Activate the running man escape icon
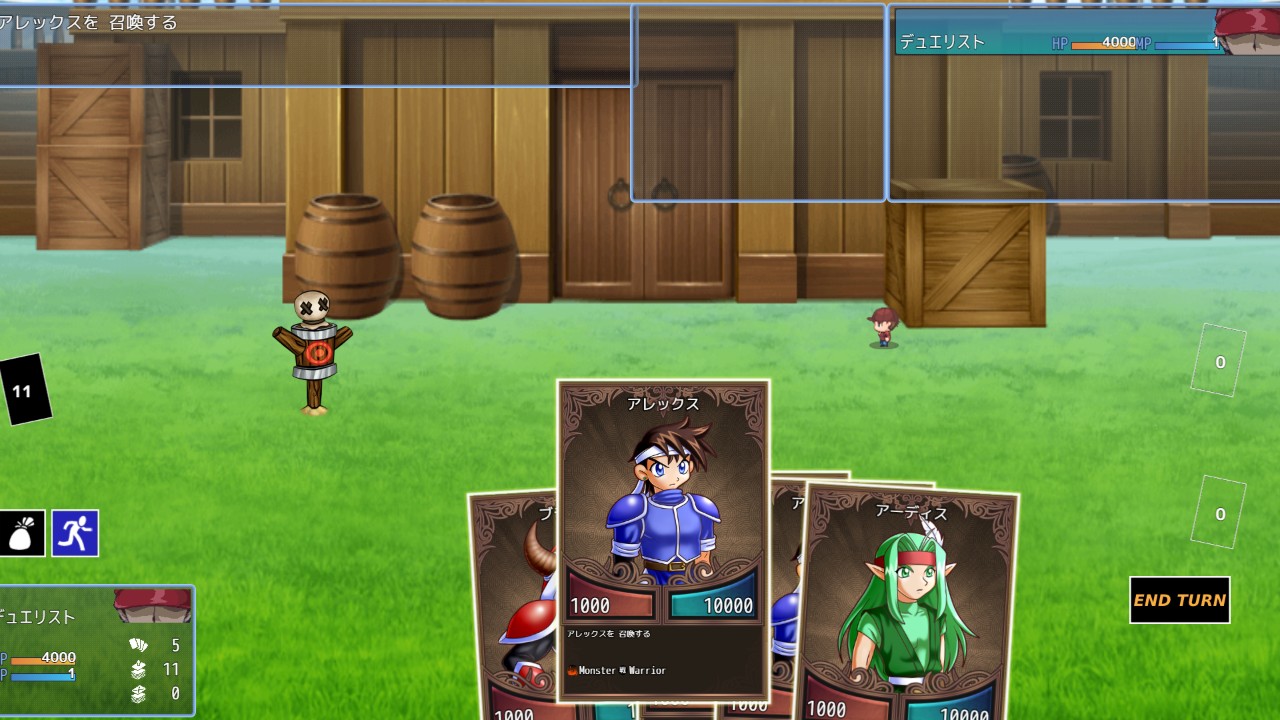 [75, 534]
